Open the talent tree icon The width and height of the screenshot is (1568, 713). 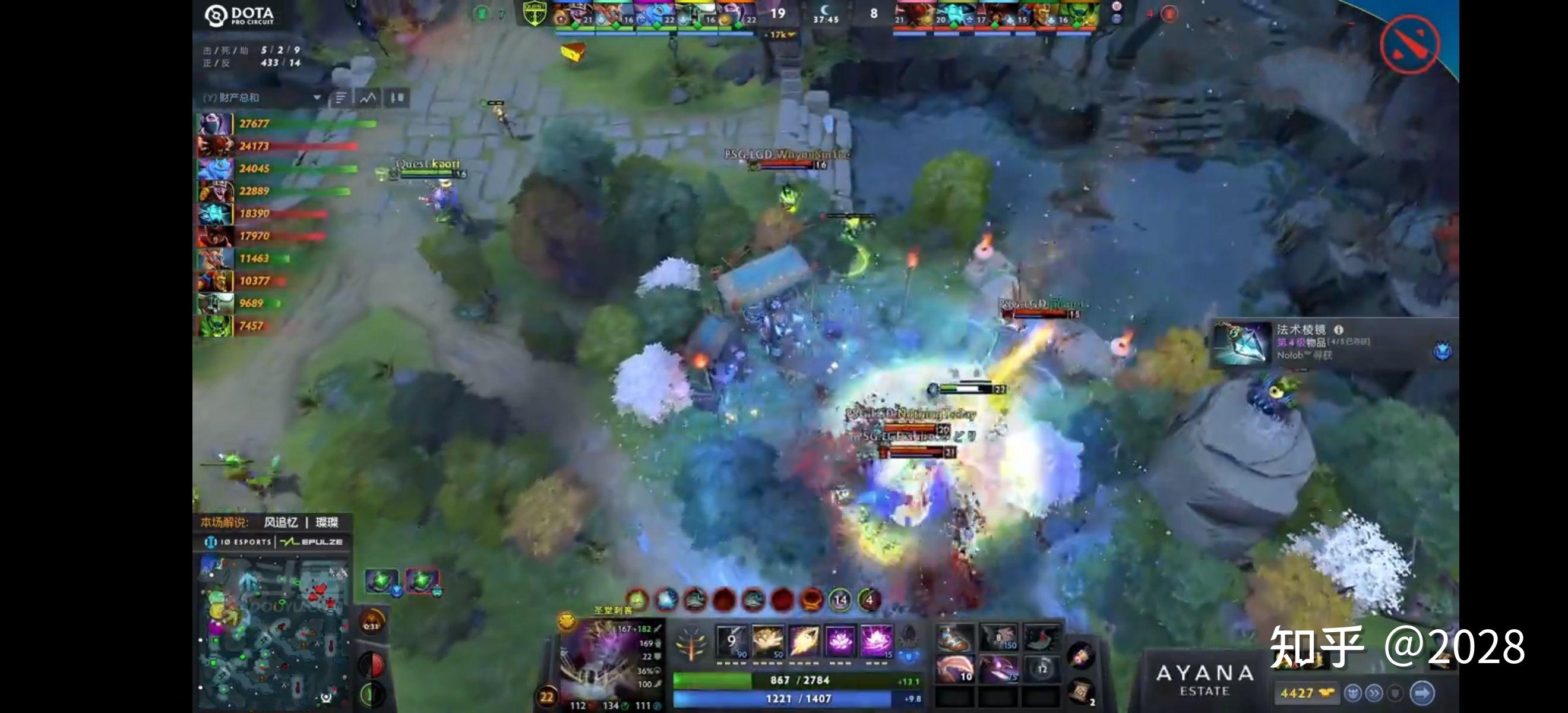[691, 643]
